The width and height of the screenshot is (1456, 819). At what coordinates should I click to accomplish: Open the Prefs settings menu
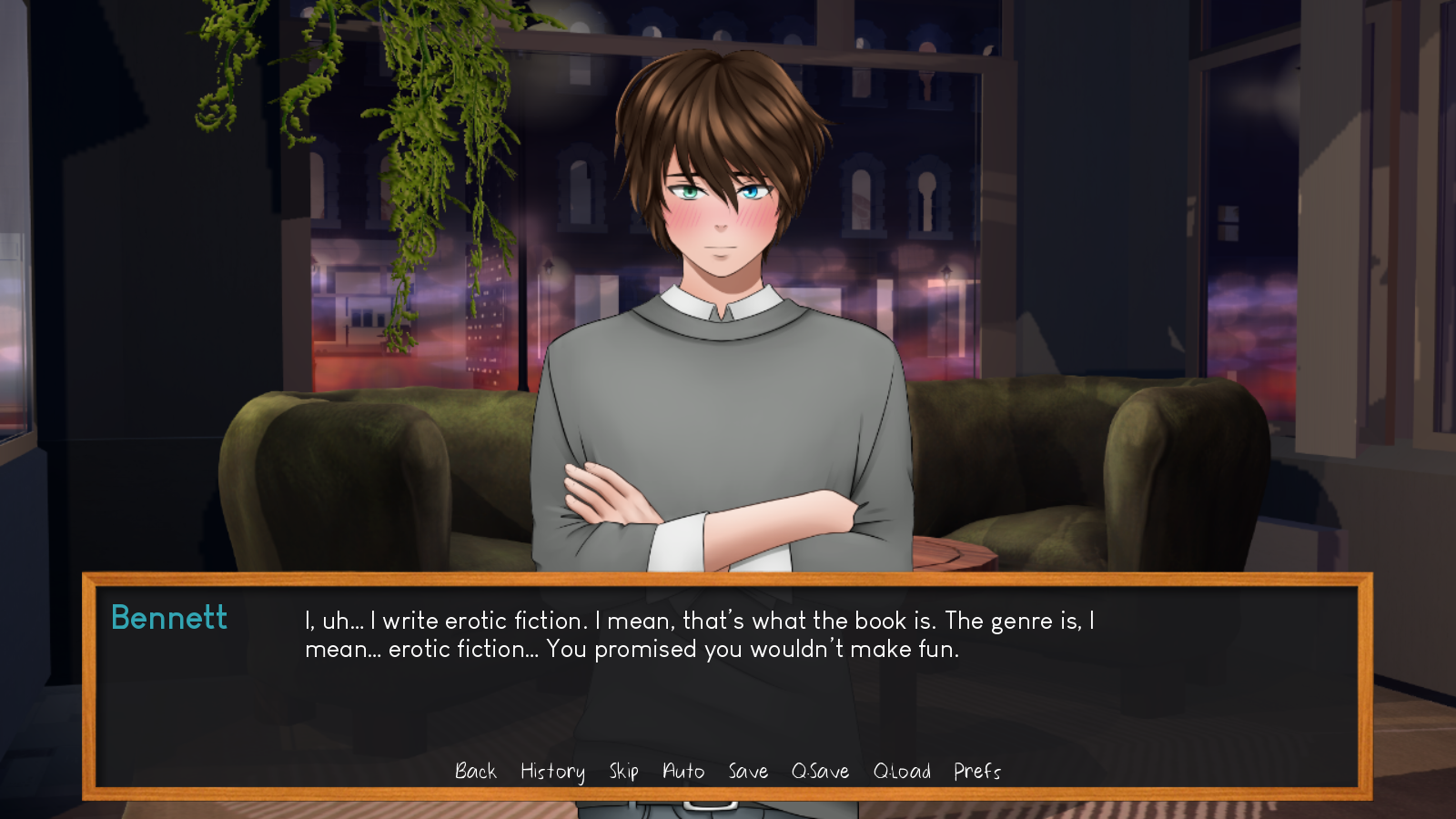click(x=976, y=772)
